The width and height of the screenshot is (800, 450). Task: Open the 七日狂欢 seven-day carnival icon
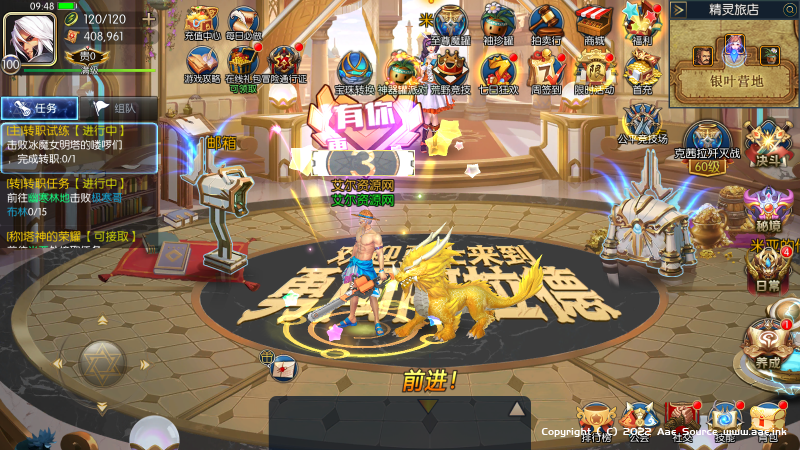[498, 69]
